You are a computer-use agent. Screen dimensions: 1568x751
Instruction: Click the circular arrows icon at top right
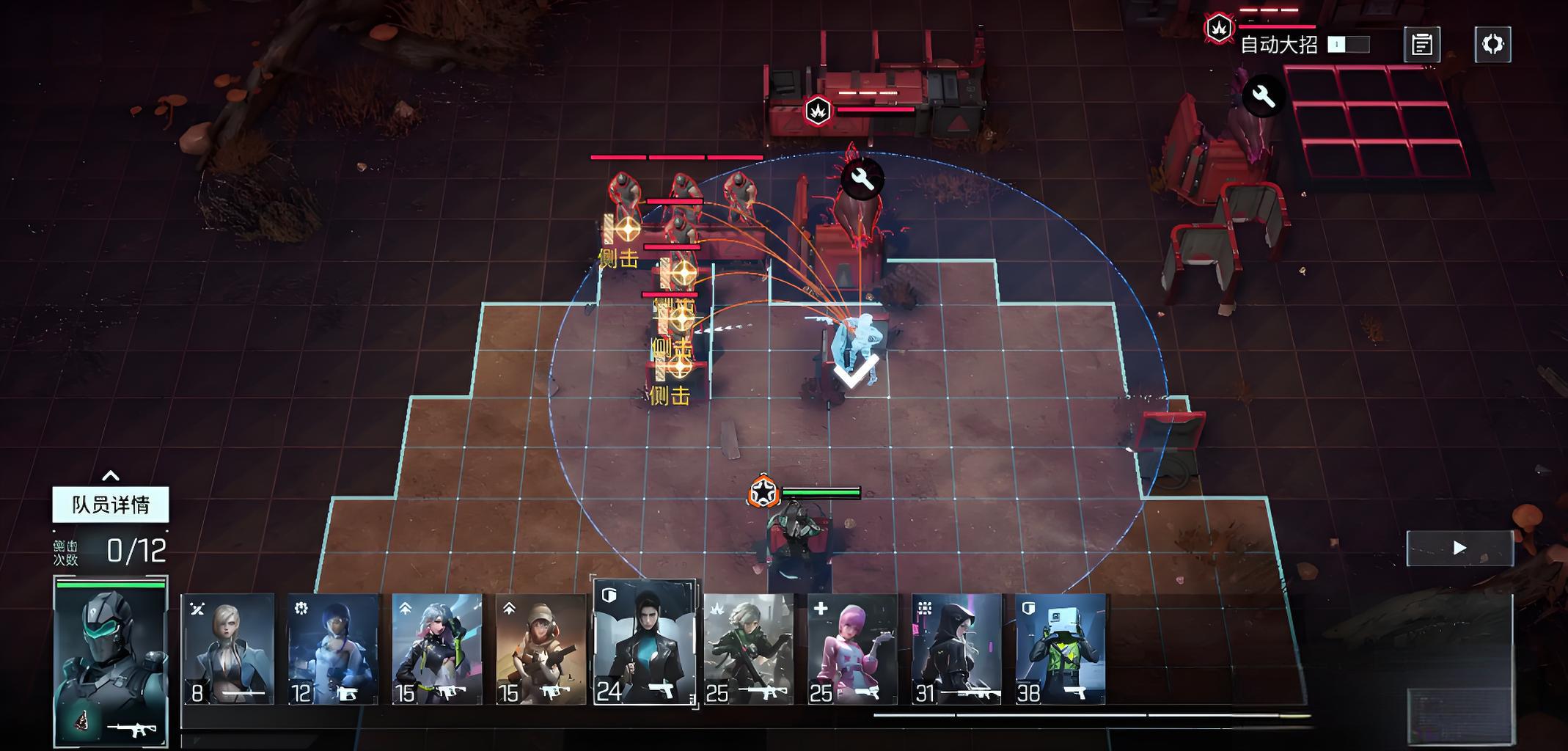click(1492, 45)
